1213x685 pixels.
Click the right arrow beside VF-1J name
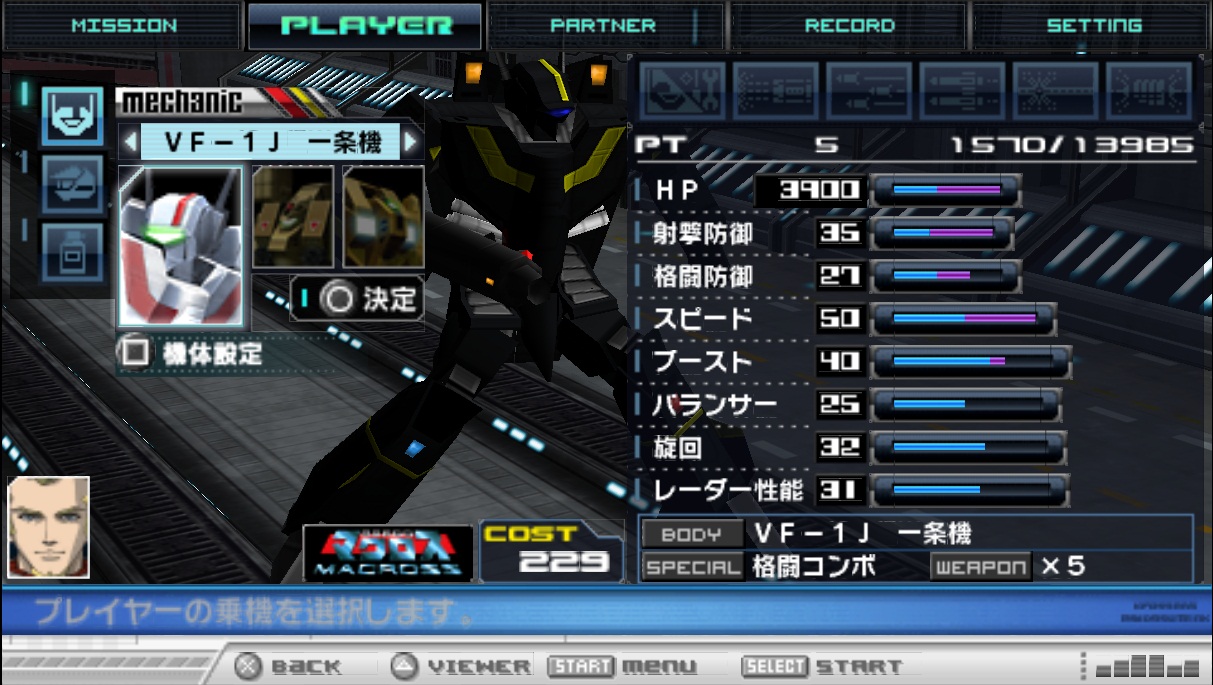[410, 142]
